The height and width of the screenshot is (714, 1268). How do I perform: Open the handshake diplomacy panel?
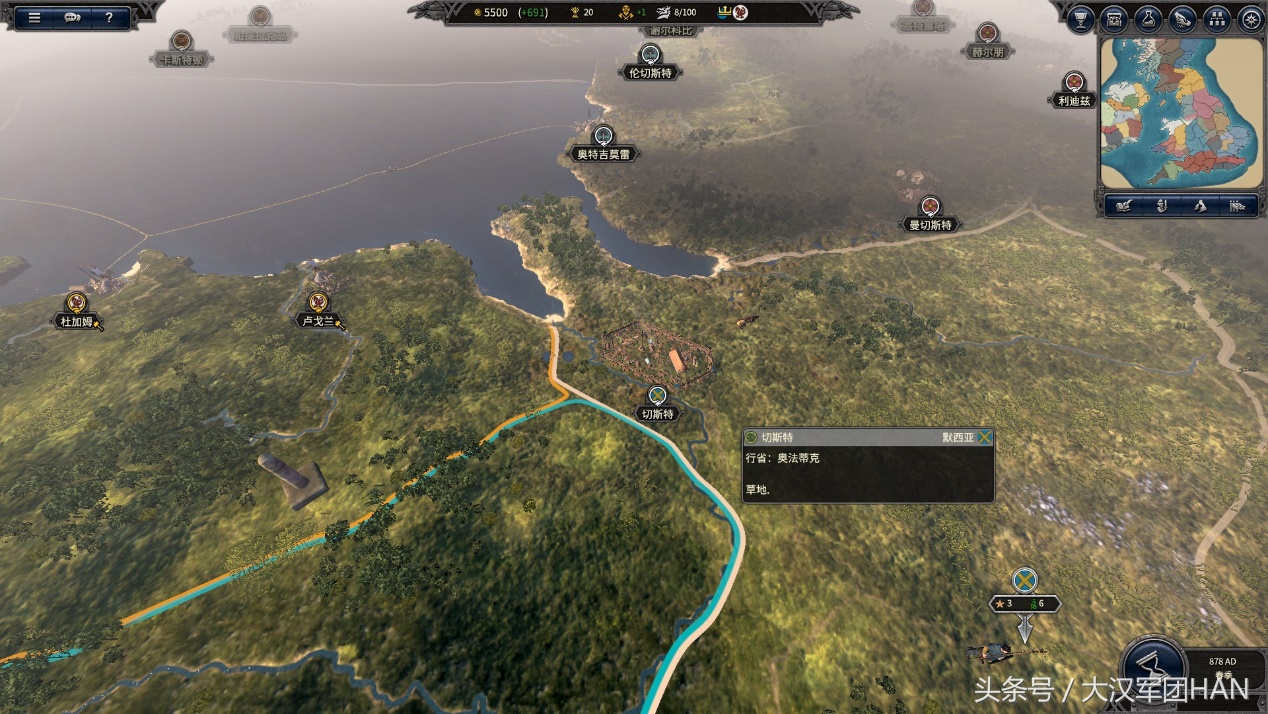click(1182, 18)
